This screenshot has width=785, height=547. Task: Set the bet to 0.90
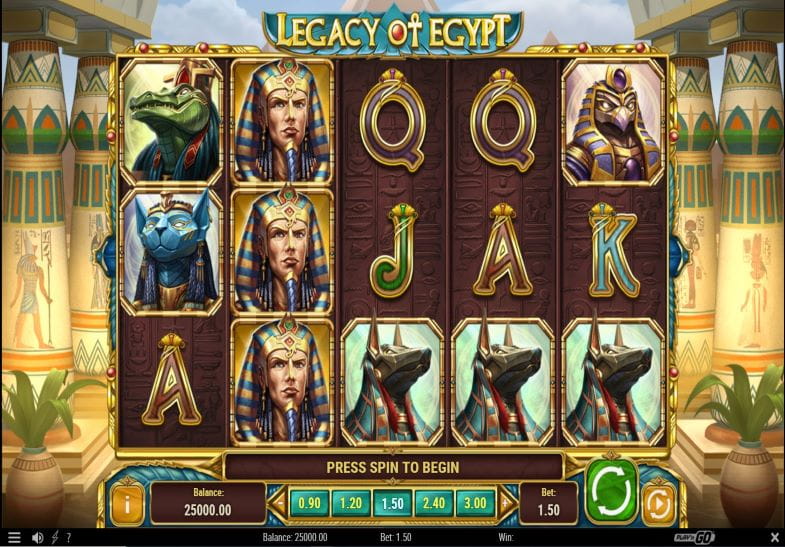(x=310, y=503)
